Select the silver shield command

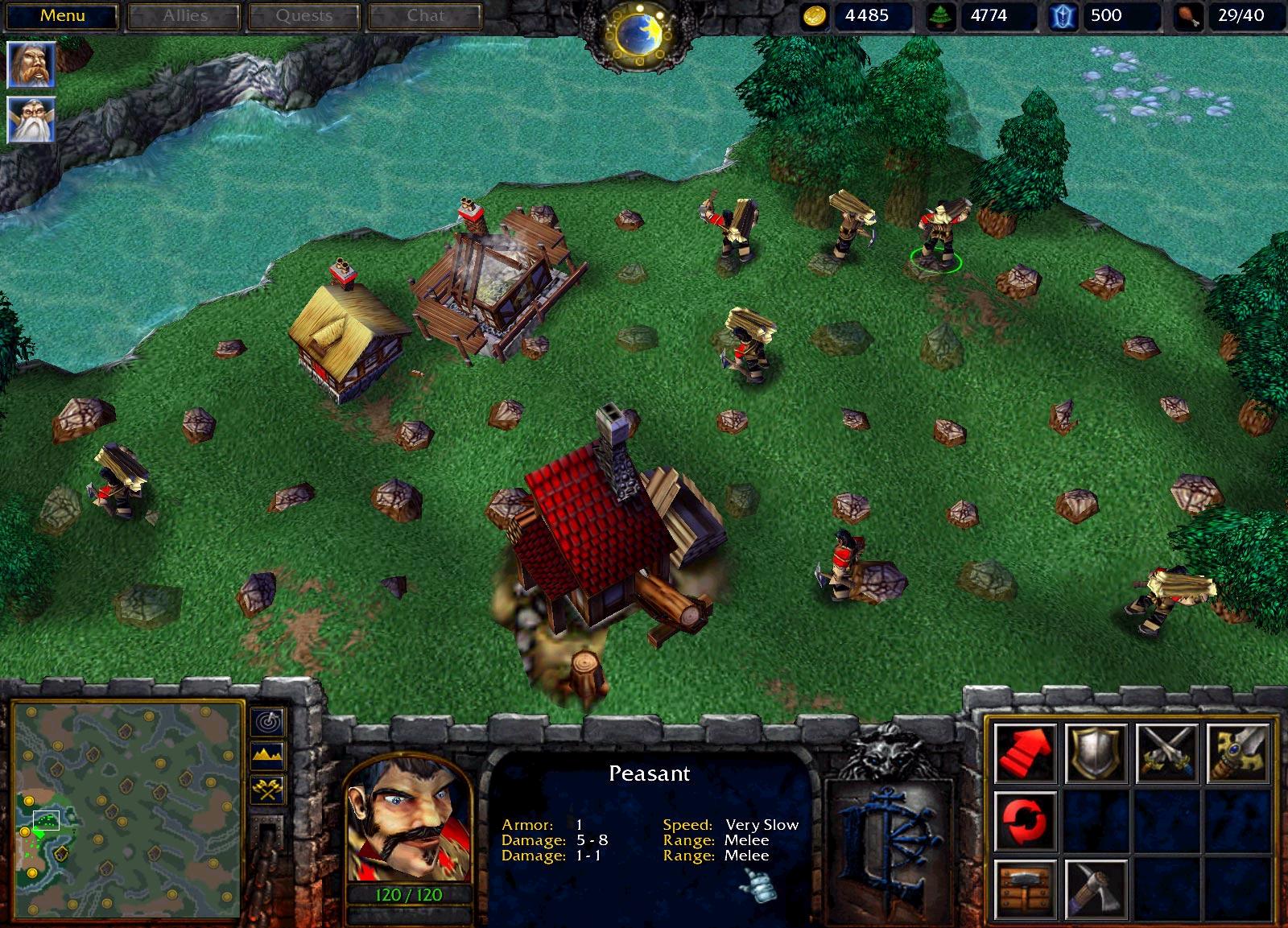click(1096, 753)
